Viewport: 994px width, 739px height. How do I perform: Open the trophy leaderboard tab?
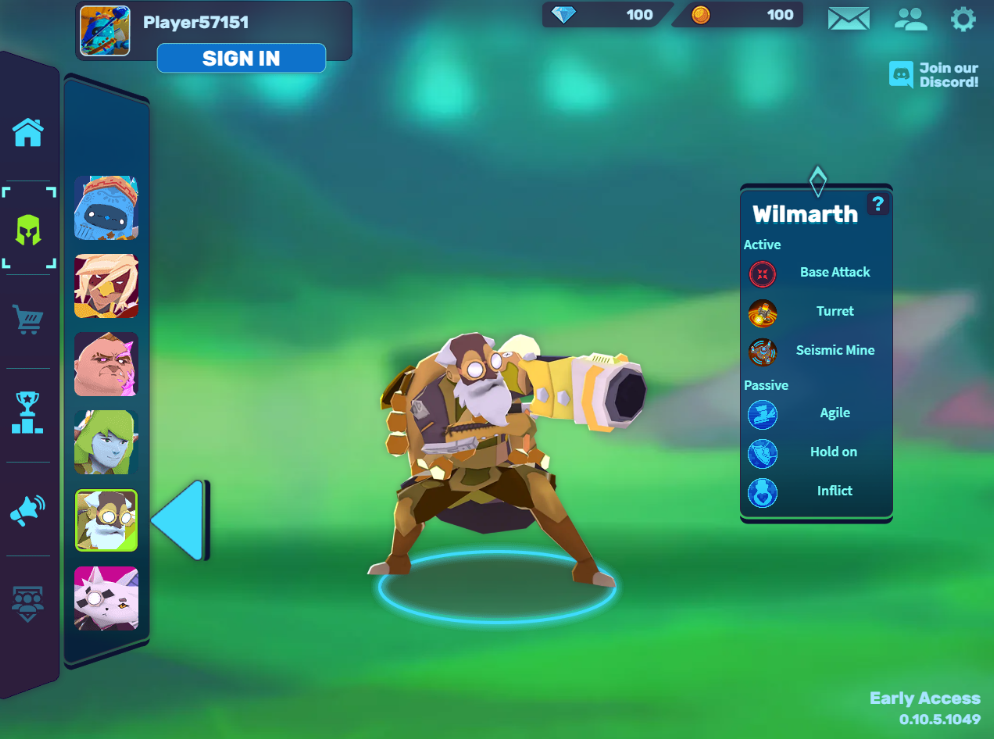[x=28, y=412]
